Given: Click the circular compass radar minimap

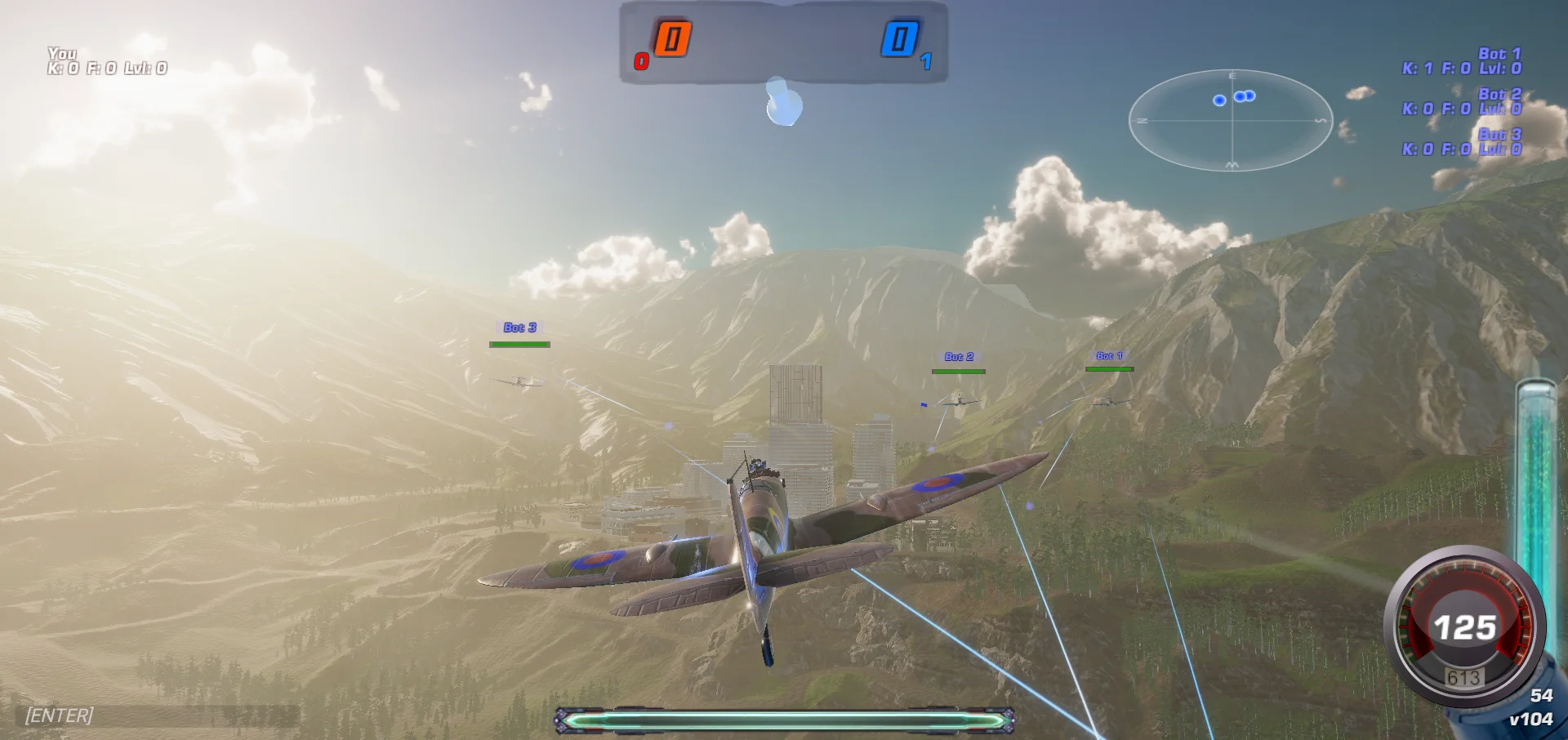Looking at the screenshot, I should (x=1232, y=120).
